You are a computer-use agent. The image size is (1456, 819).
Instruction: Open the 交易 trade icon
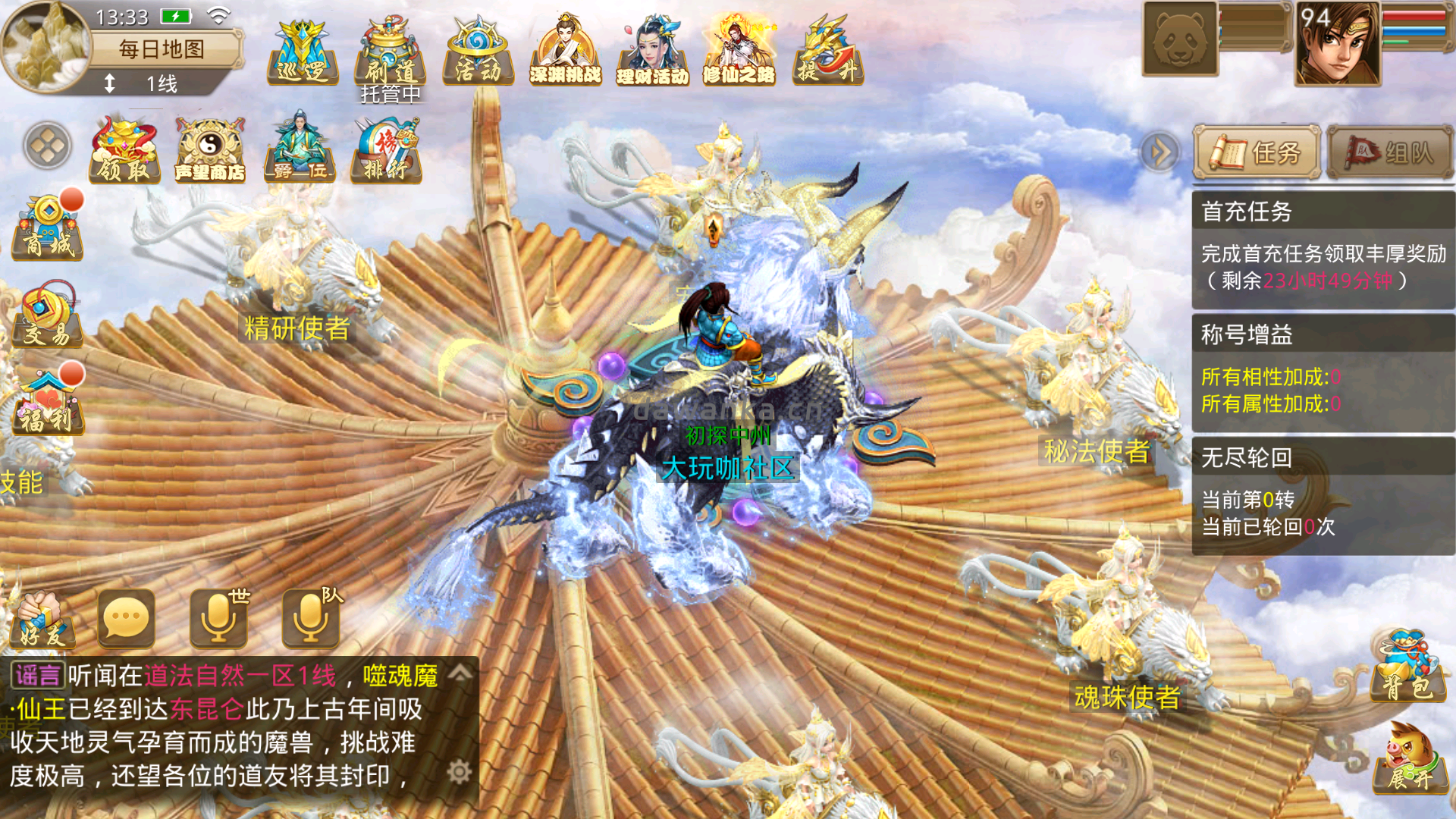pos(48,315)
